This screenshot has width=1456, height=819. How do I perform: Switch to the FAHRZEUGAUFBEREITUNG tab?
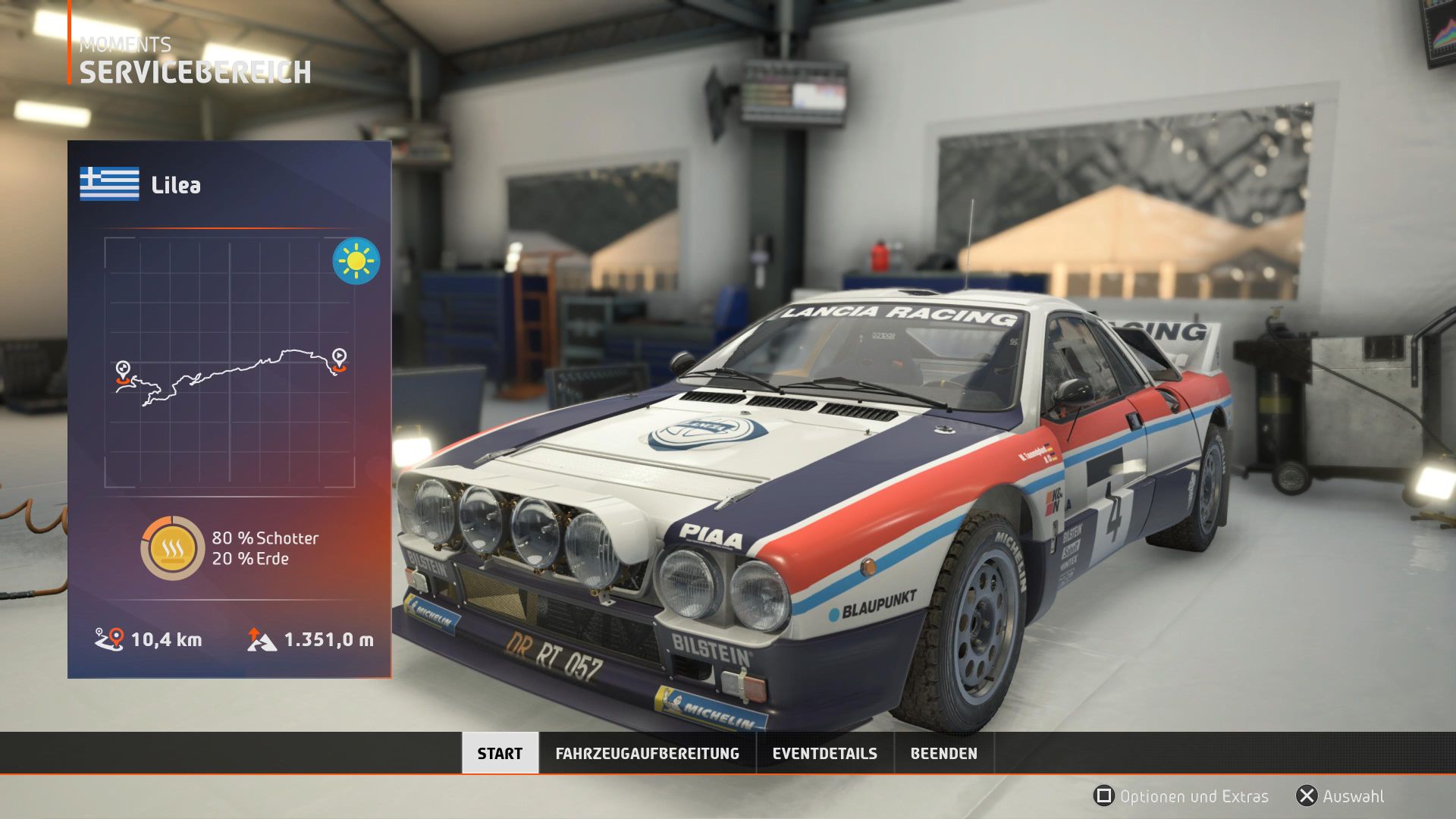648,754
